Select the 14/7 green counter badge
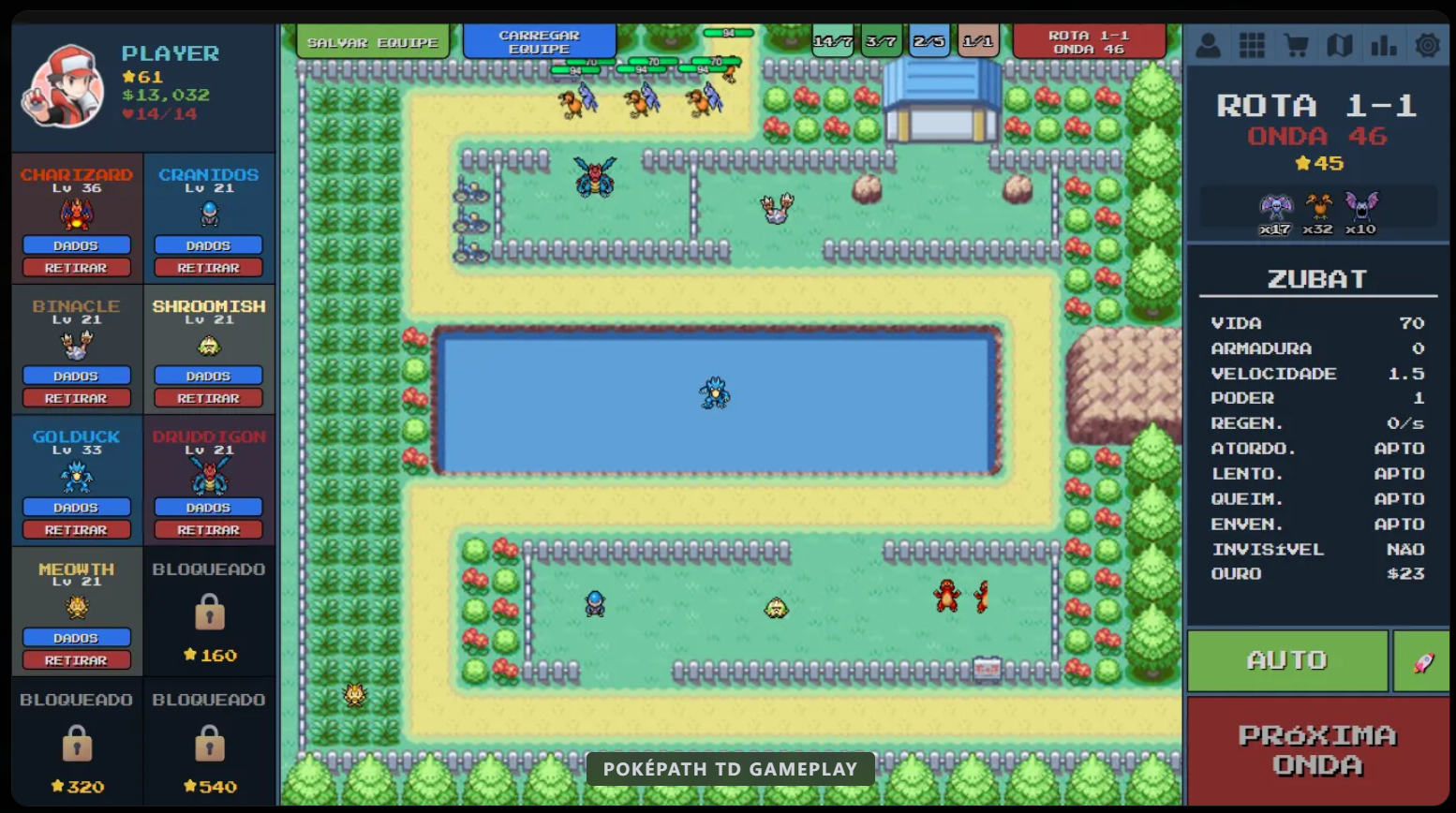1456x813 pixels. 832,41
